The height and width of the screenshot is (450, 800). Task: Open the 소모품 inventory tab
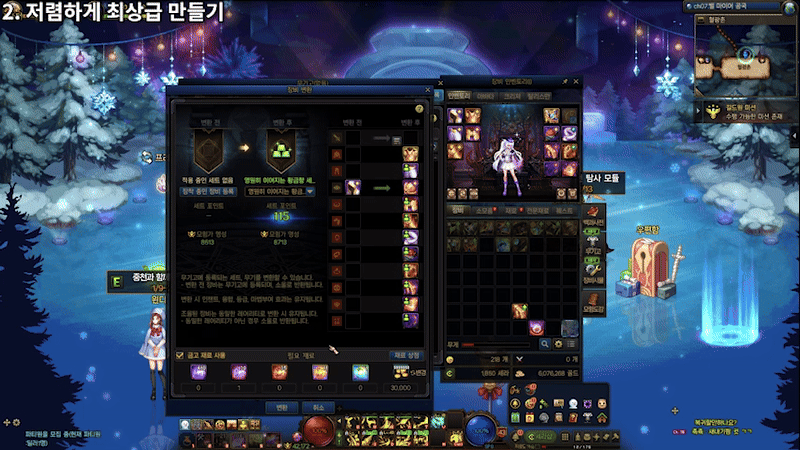click(484, 211)
